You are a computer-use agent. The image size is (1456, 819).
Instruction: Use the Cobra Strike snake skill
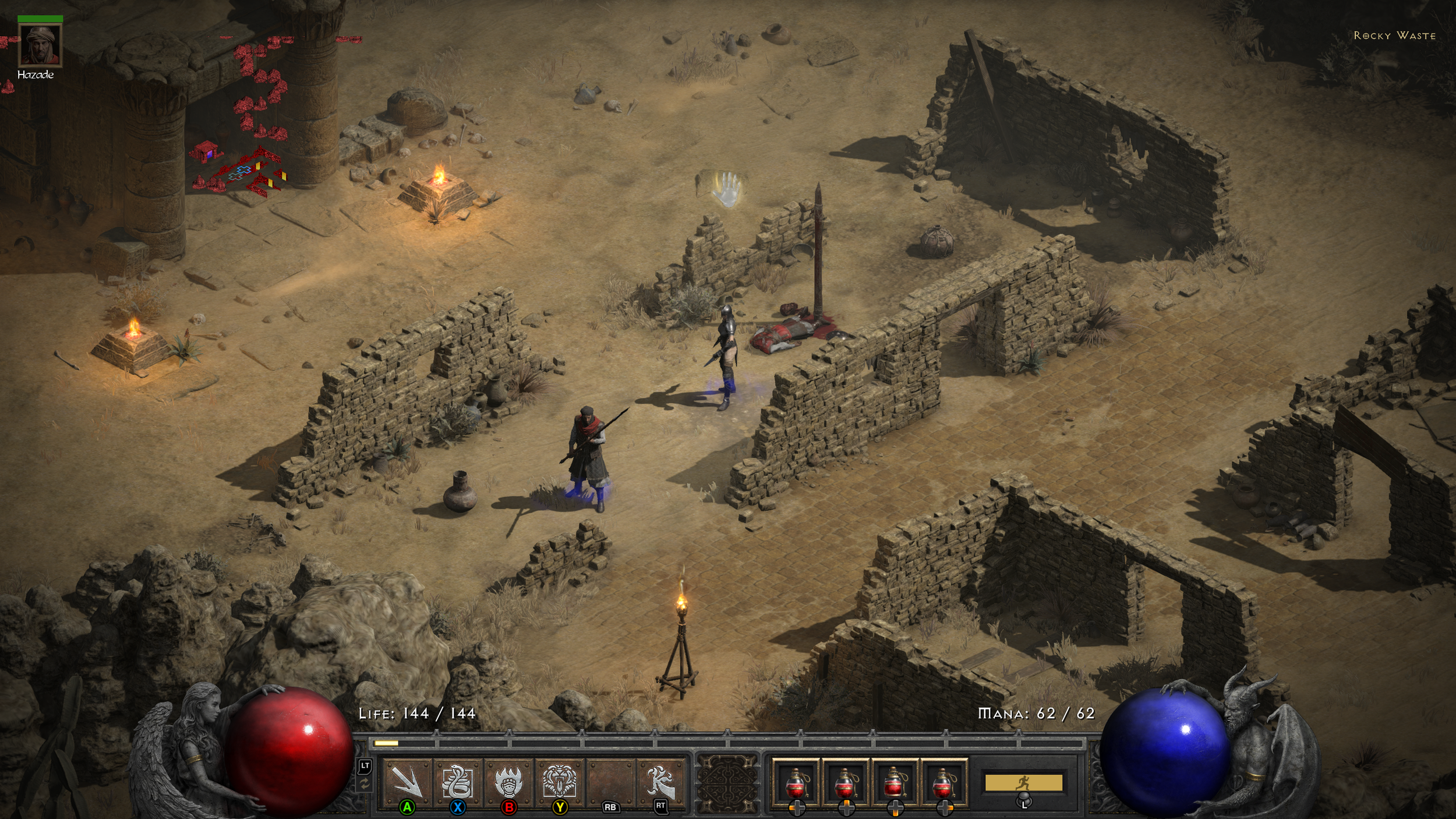[x=458, y=781]
